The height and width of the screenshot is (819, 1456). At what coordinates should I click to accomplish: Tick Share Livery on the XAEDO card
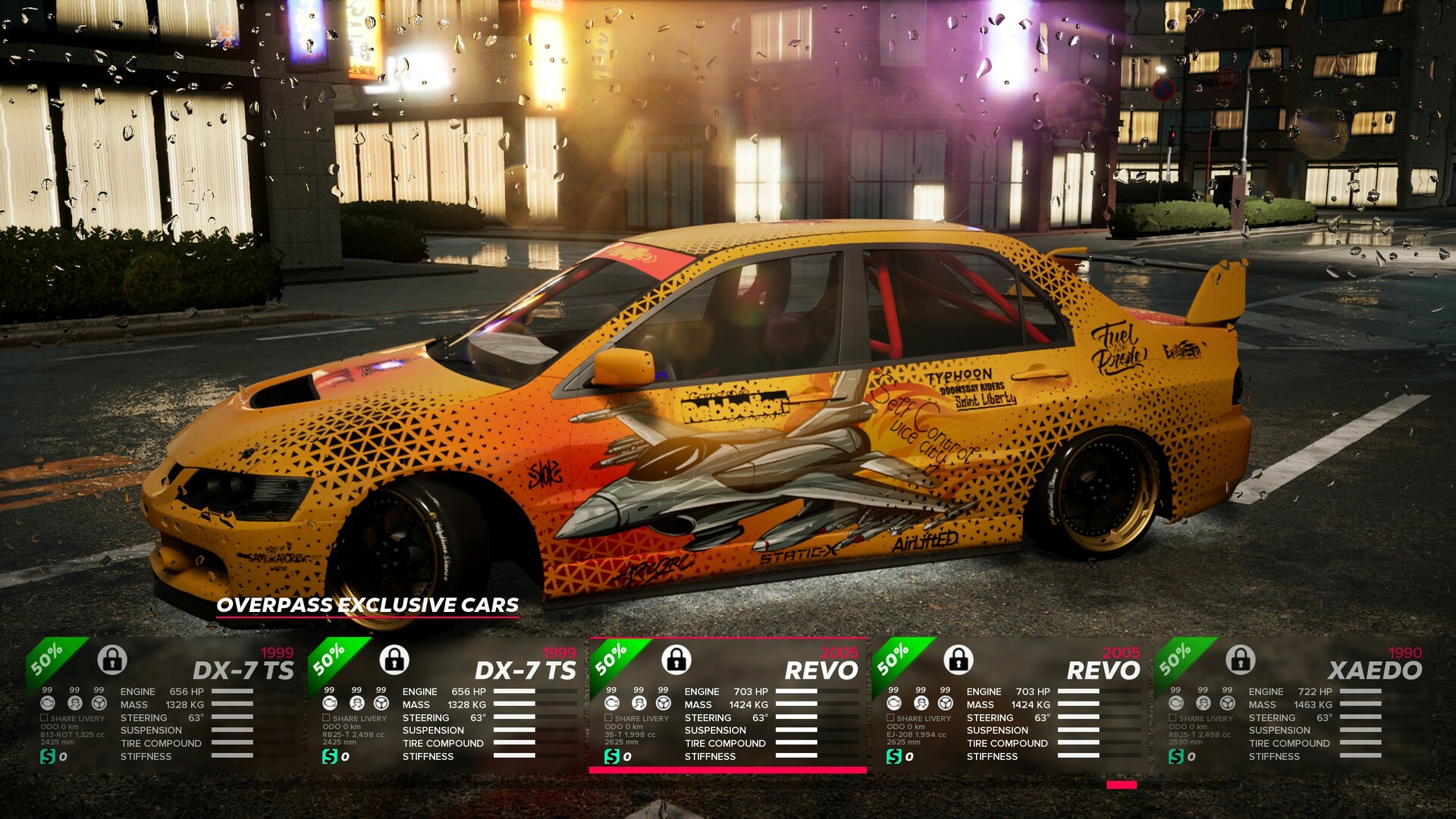click(1173, 717)
